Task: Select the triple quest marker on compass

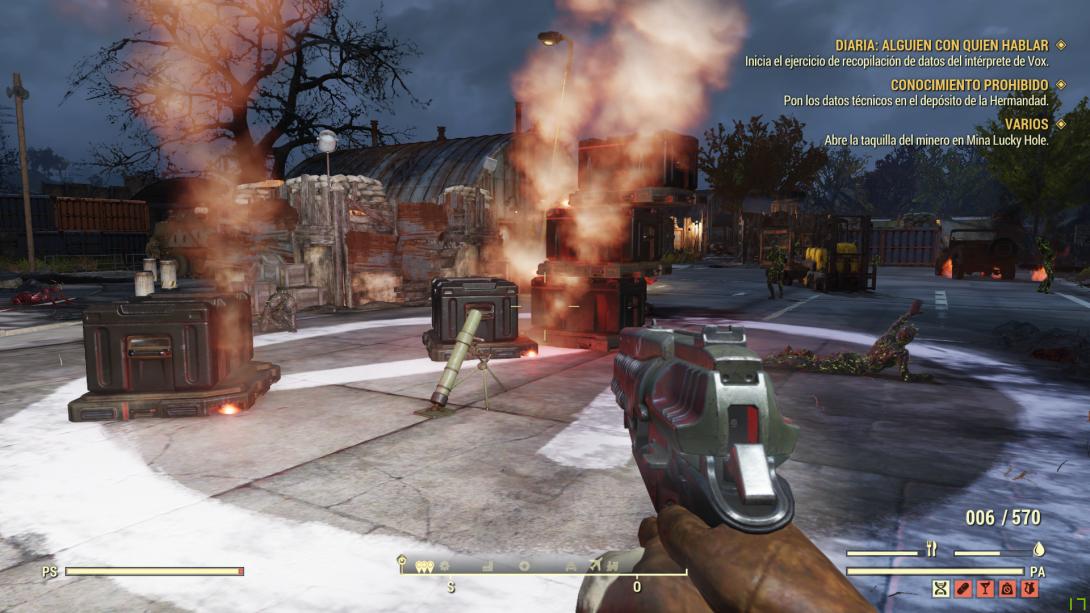Action: 424,566
